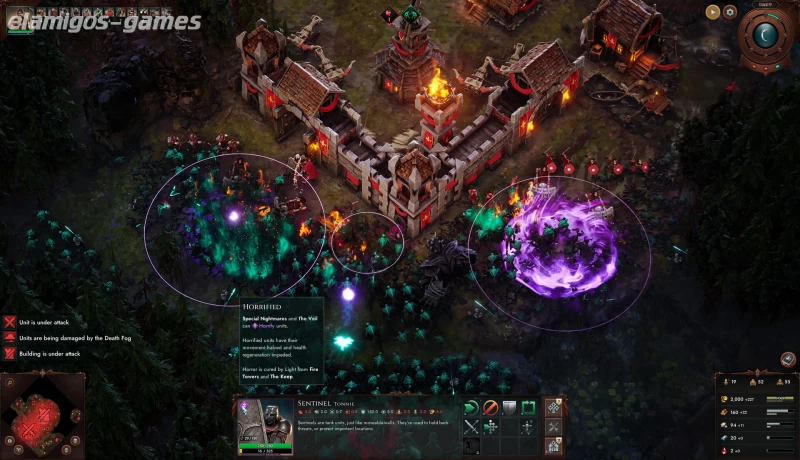Select the crossed swords attack command

coord(472,426)
